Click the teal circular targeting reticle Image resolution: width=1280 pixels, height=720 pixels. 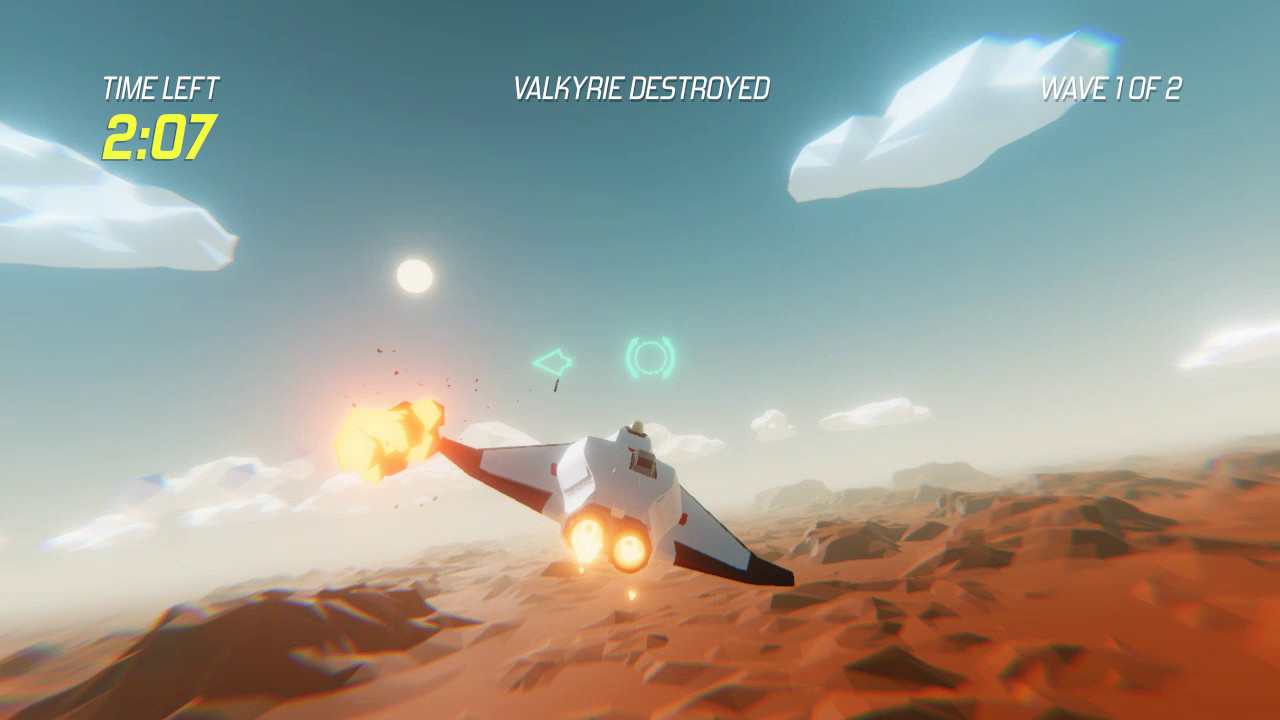(x=651, y=356)
